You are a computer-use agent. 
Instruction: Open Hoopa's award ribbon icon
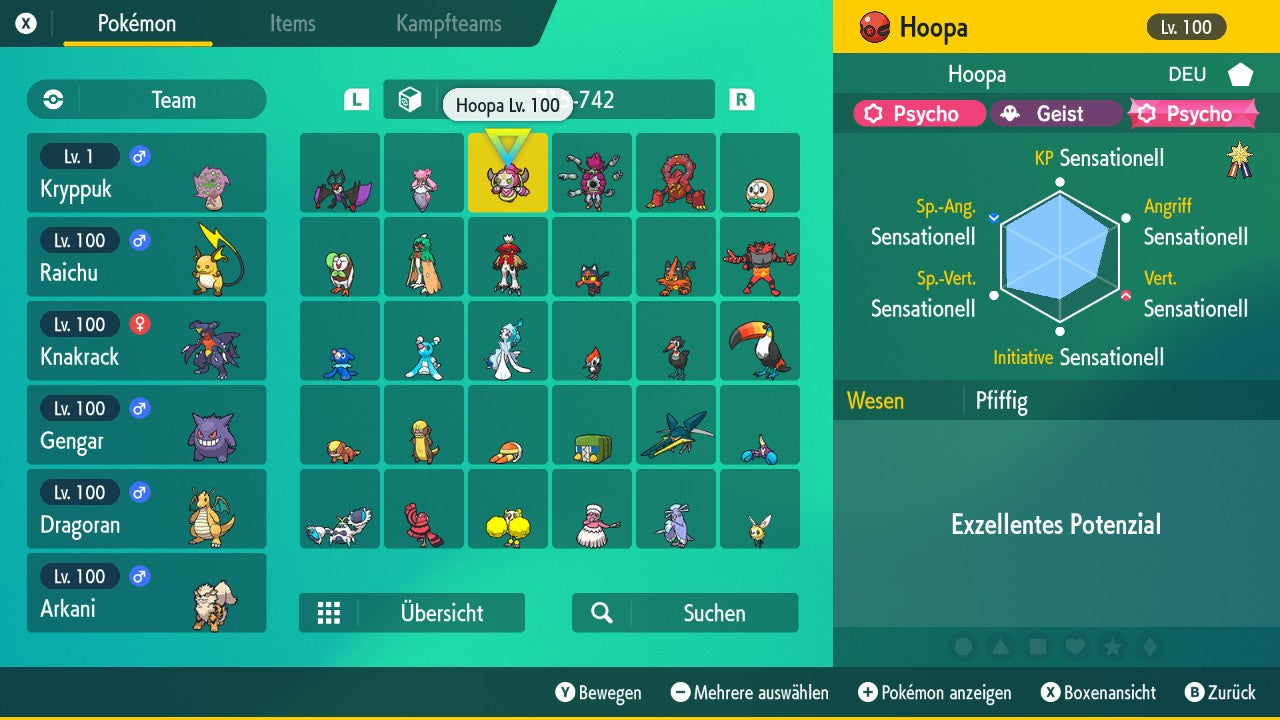(x=1240, y=158)
